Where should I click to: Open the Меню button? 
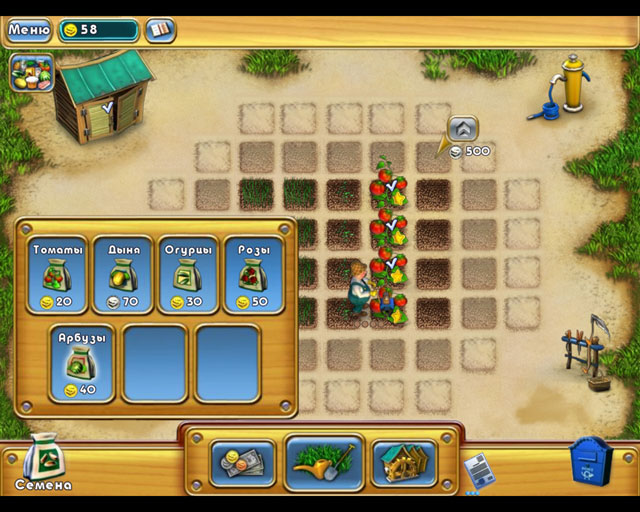click(x=29, y=29)
